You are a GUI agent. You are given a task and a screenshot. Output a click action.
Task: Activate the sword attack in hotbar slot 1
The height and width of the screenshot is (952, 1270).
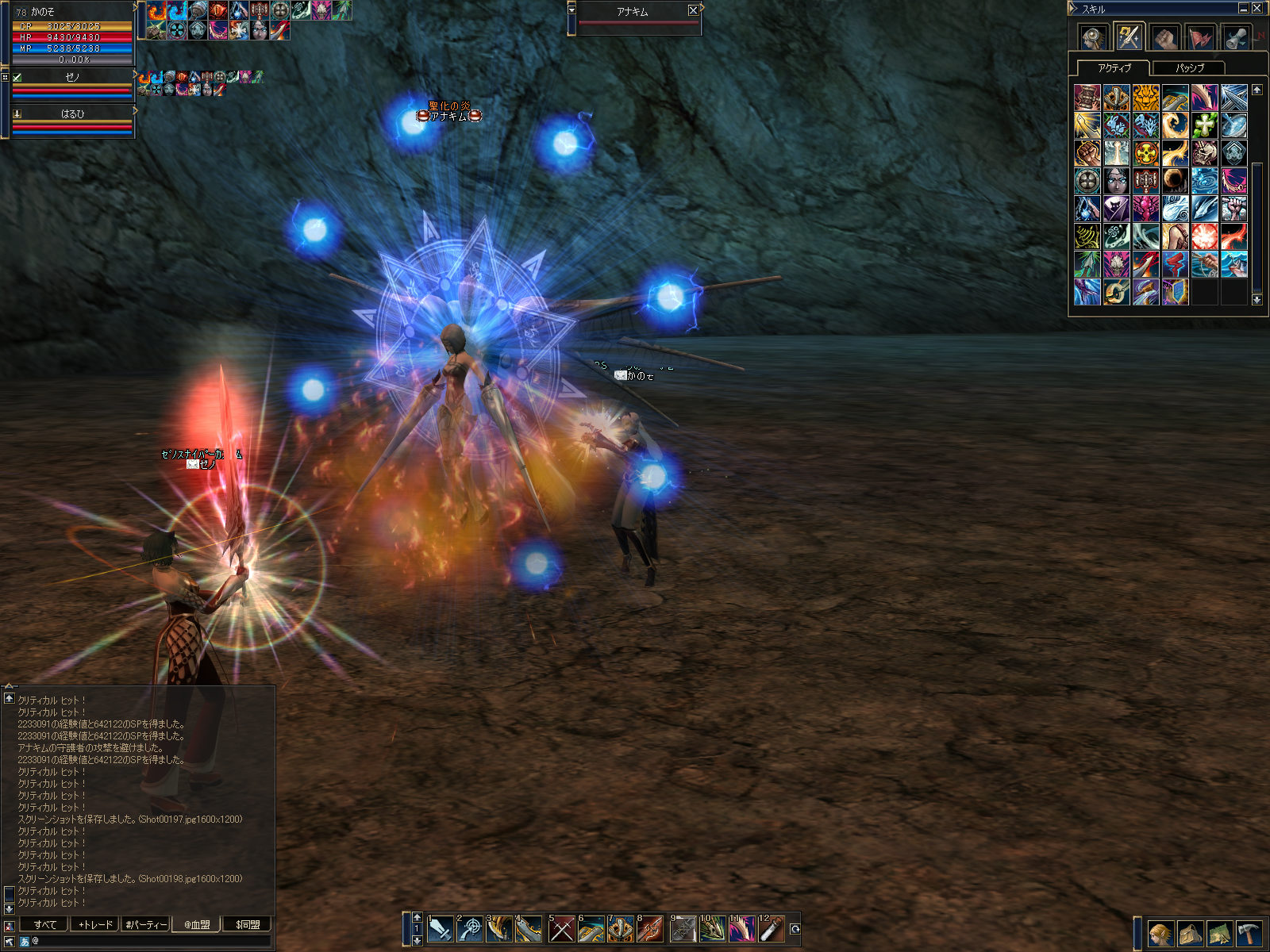point(440,928)
